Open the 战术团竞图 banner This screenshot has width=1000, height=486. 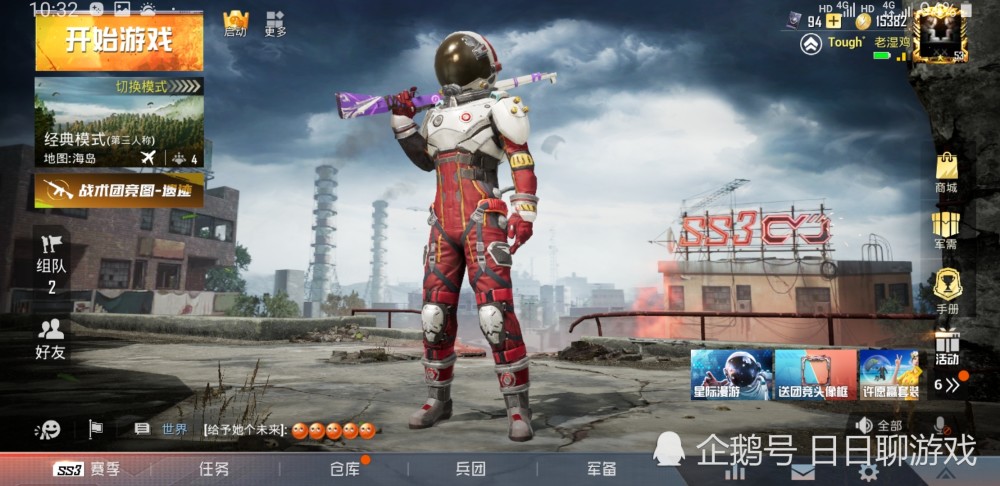pyautogui.click(x=119, y=190)
